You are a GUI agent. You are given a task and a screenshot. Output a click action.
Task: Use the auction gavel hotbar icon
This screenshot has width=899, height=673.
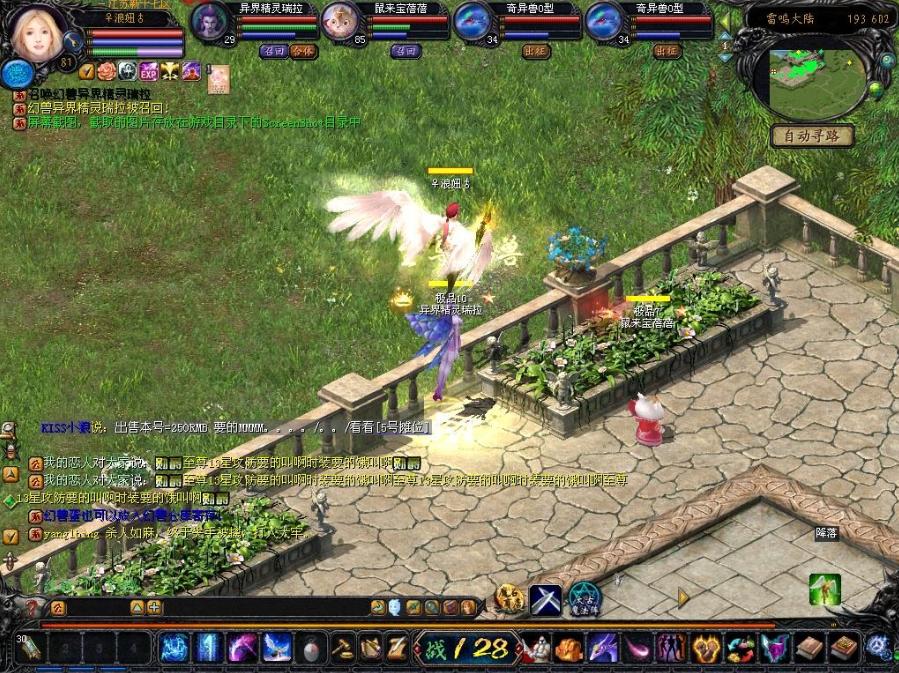pos(343,648)
